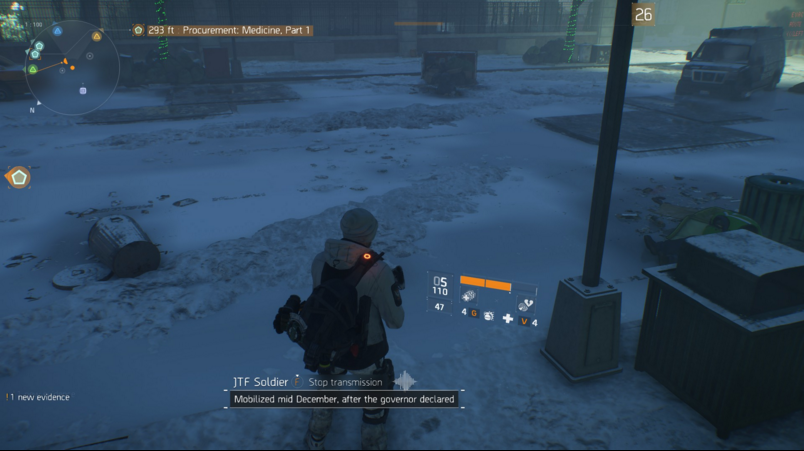Click the orange triangle marker on the minimap
804x451 pixels.
pyautogui.click(x=97, y=37)
